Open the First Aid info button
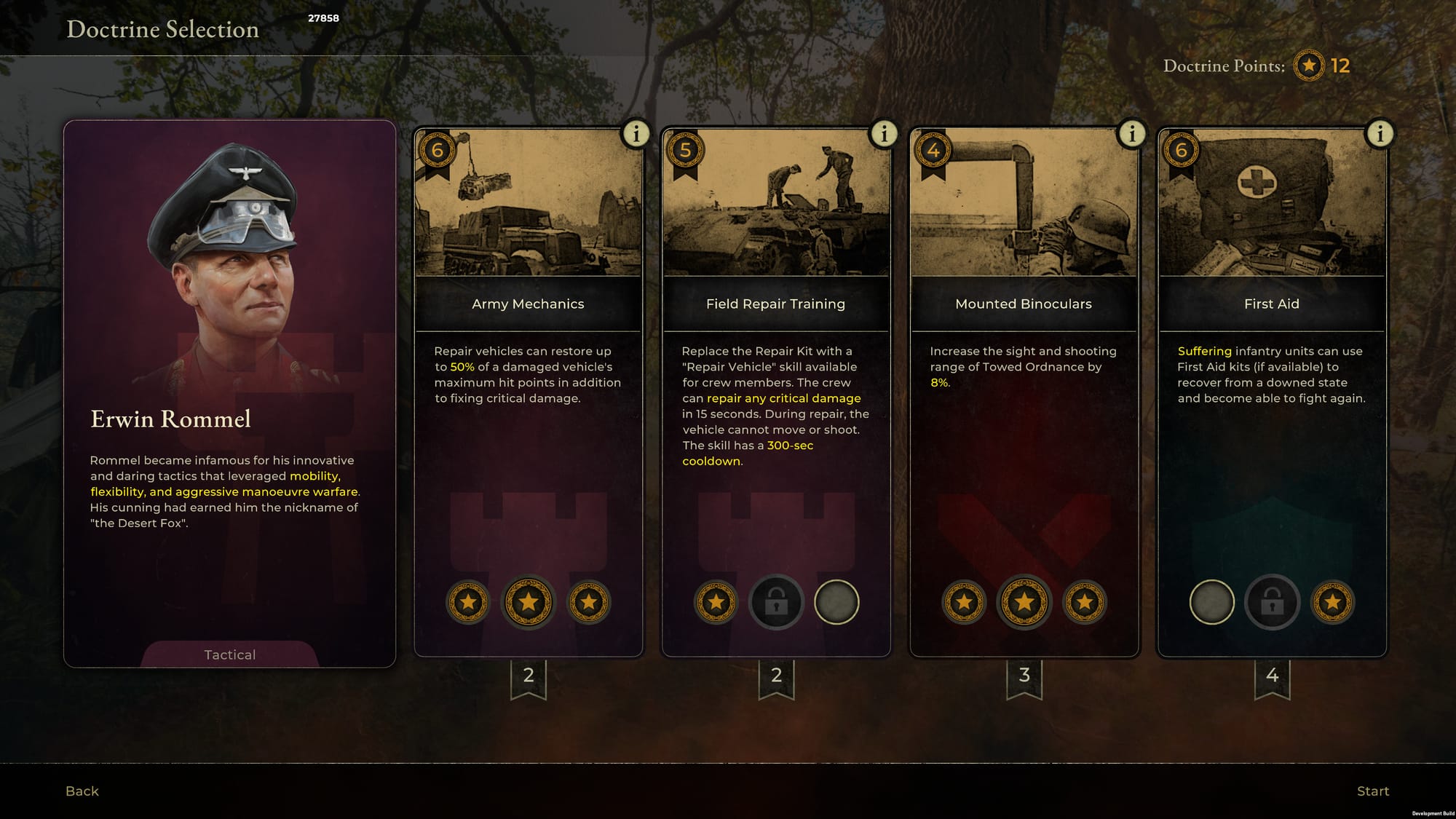The image size is (1456, 819). tap(1380, 134)
